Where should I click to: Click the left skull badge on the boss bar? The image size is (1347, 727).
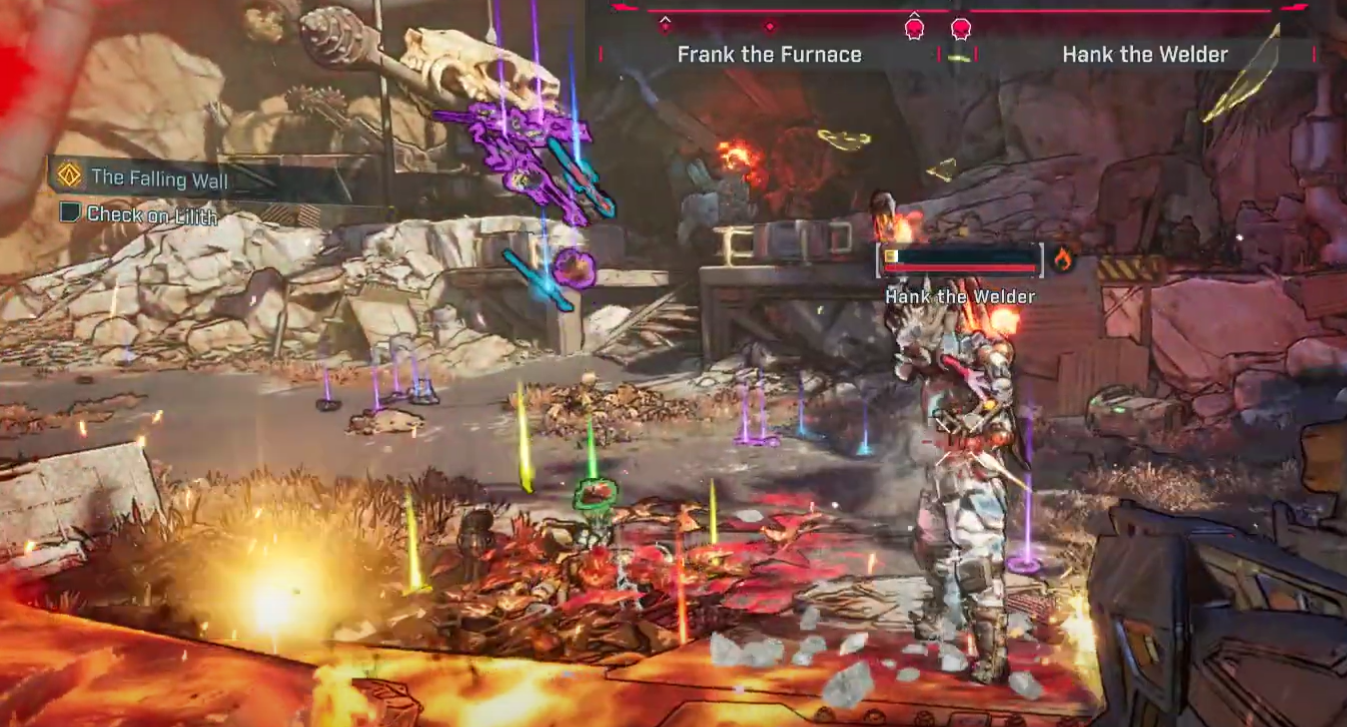click(x=913, y=28)
